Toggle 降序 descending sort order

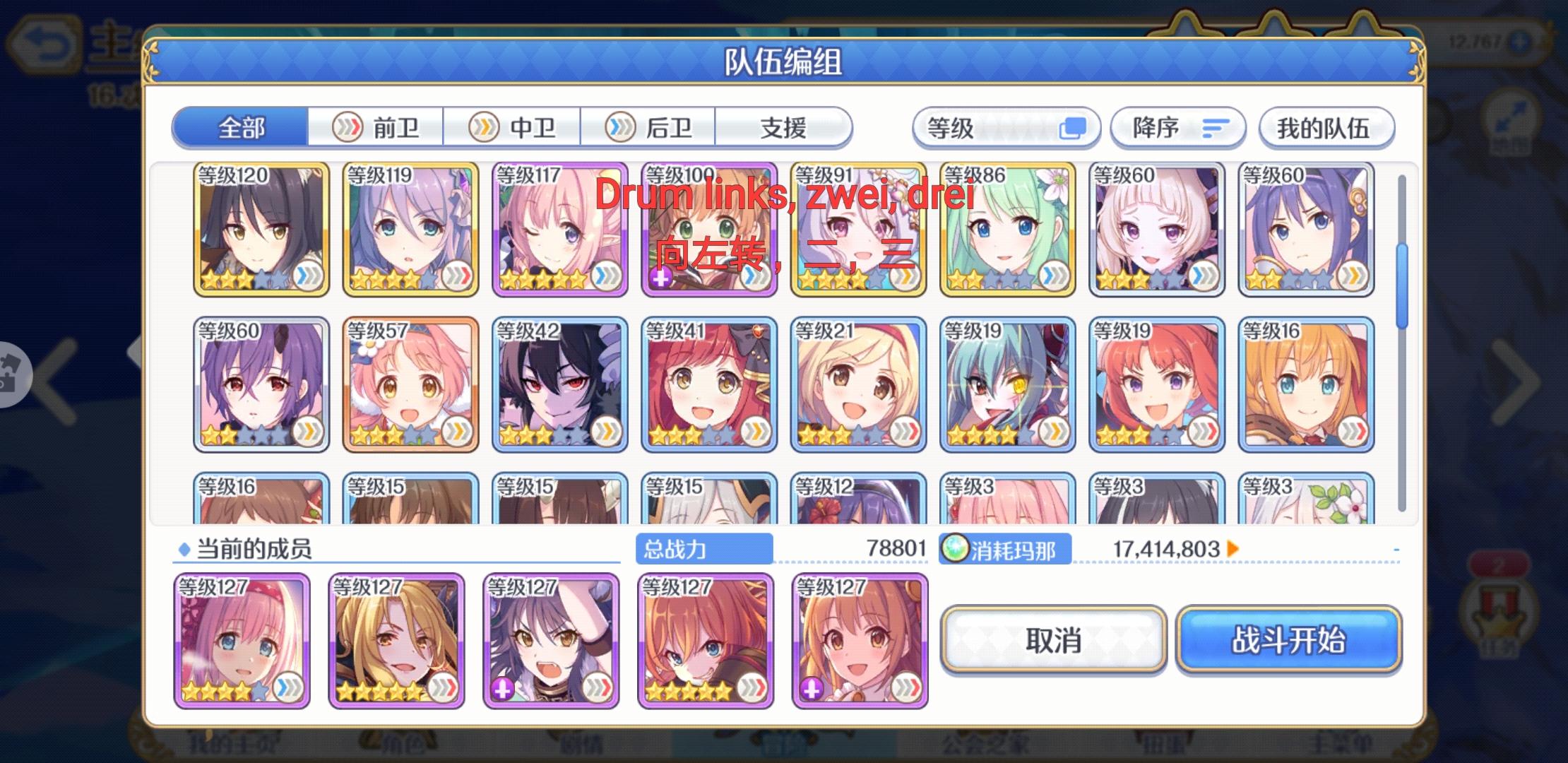(x=1177, y=127)
